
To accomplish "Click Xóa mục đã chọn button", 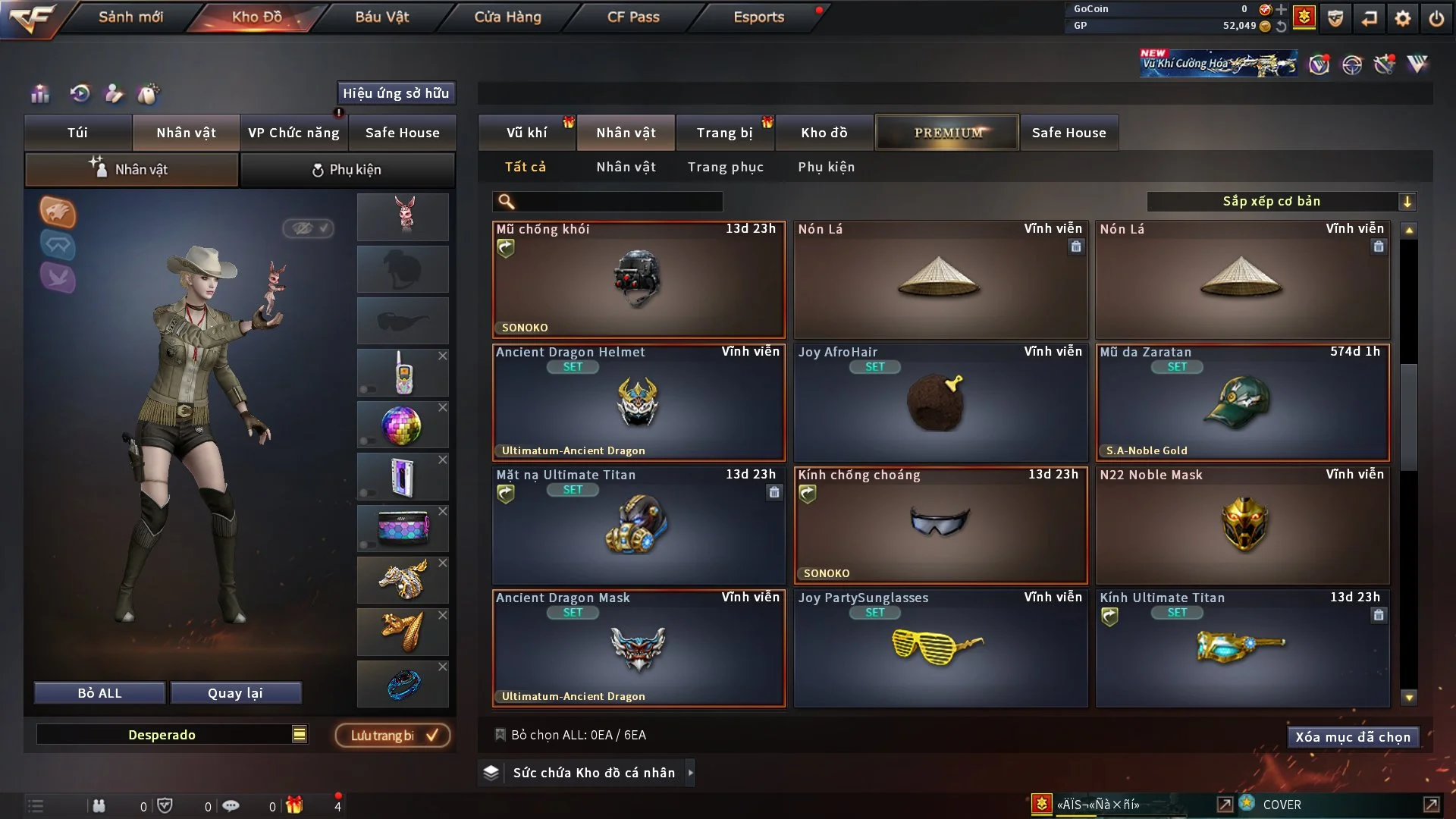I will (1353, 737).
